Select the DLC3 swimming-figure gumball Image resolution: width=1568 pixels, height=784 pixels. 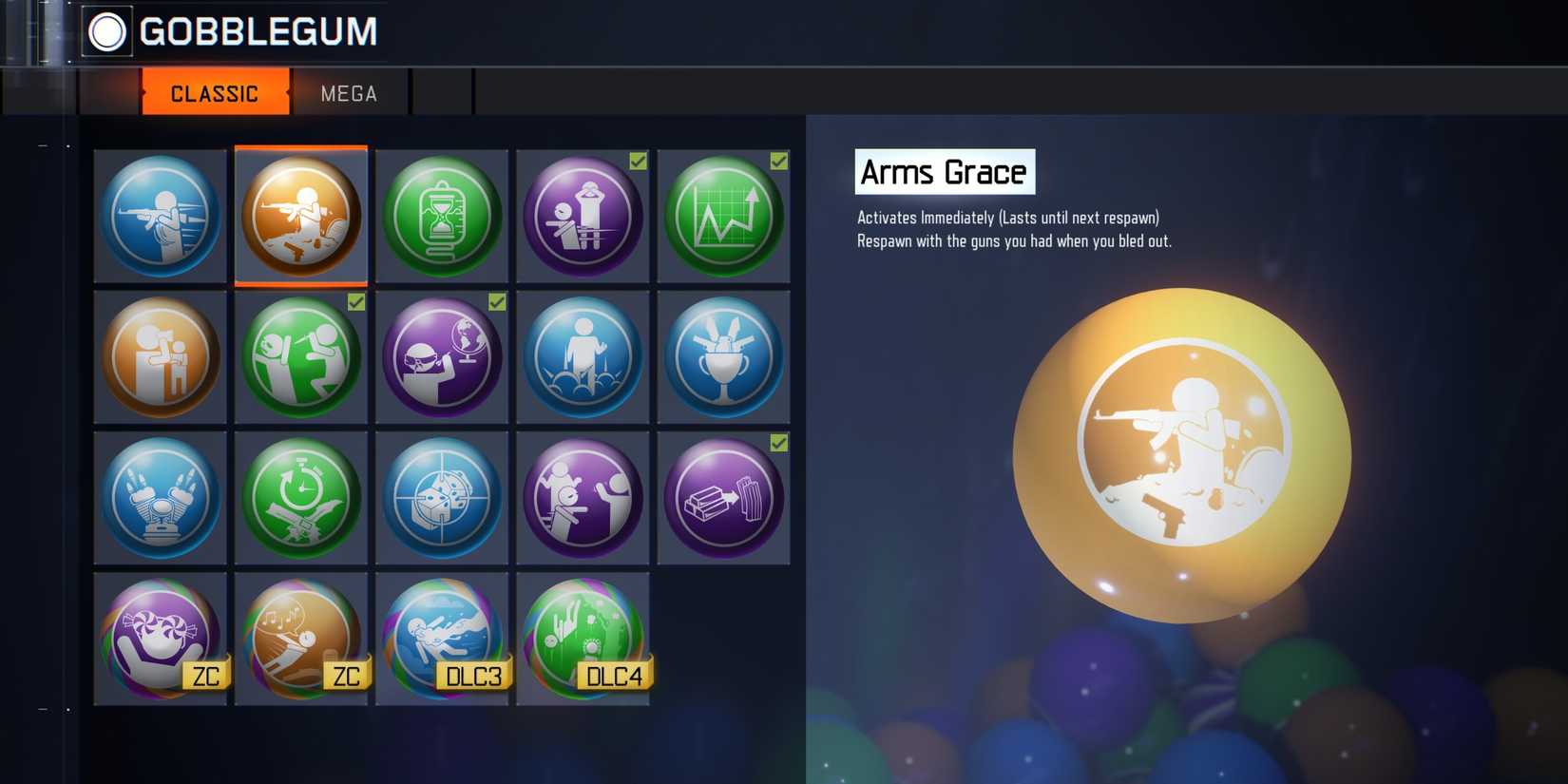[441, 637]
